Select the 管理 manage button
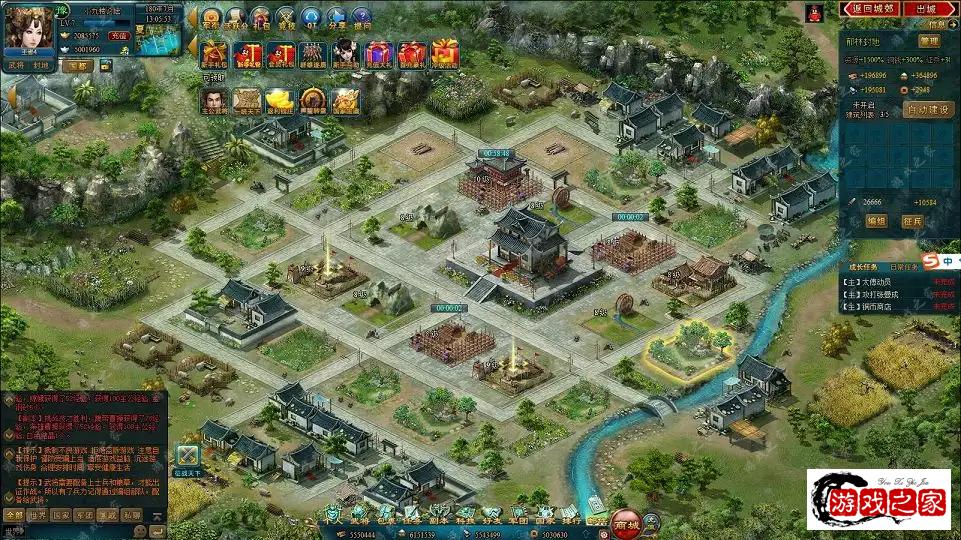Viewport: 961px width, 540px height. click(928, 41)
